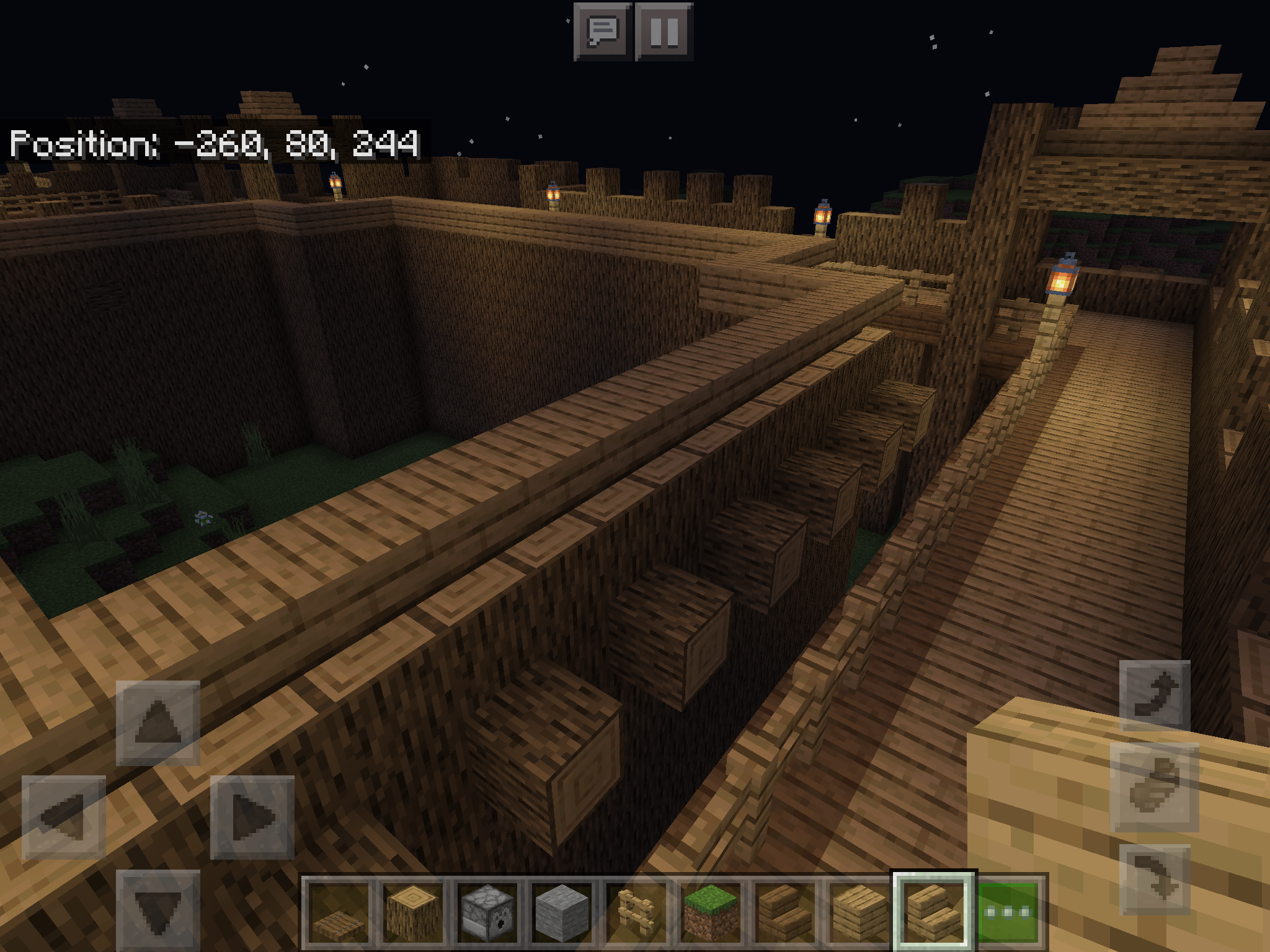Tap the strafe right arrow

coord(252,817)
